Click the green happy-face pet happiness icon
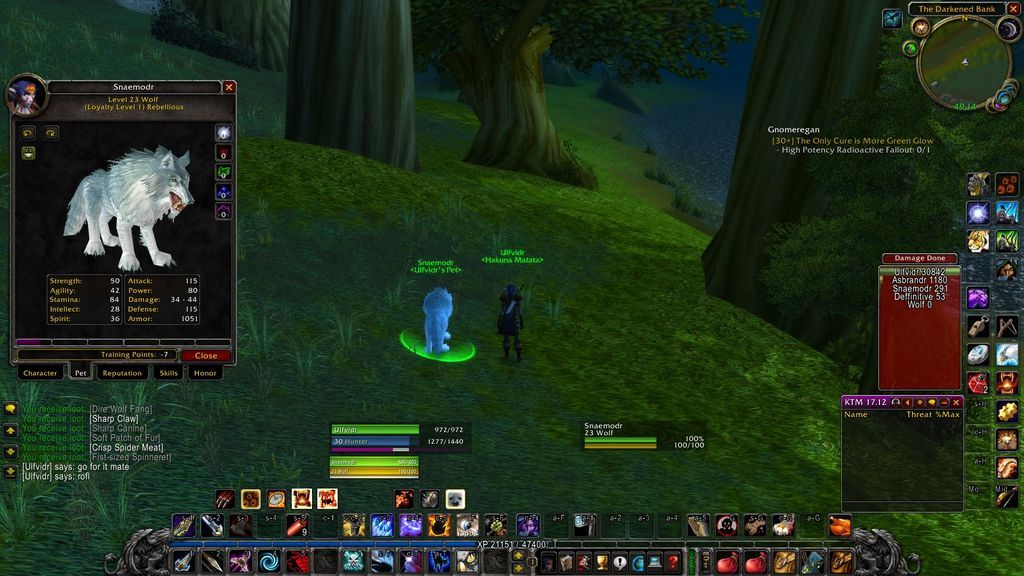 coord(28,153)
